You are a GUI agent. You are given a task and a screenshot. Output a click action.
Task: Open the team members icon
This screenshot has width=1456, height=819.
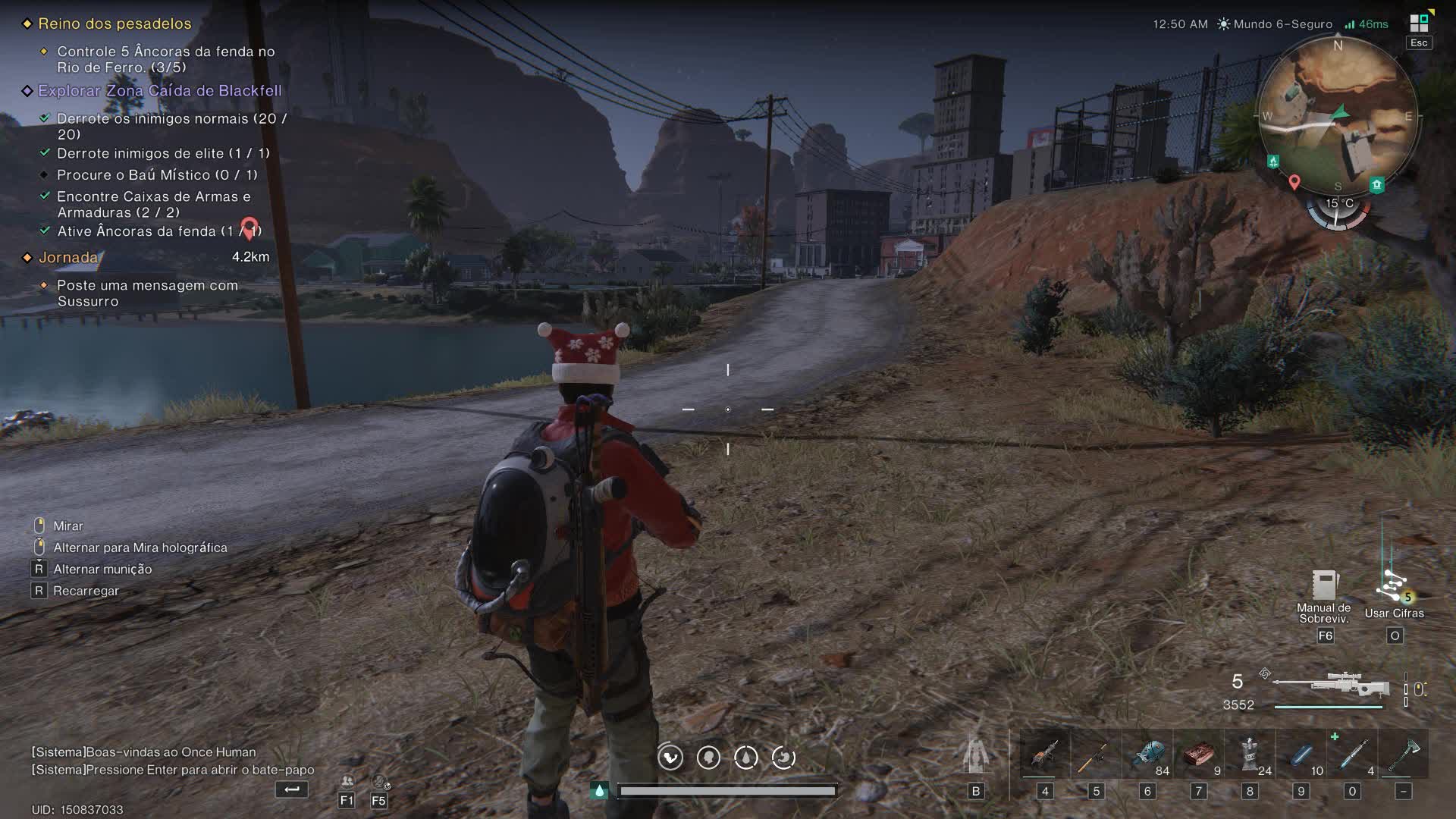coord(347,782)
